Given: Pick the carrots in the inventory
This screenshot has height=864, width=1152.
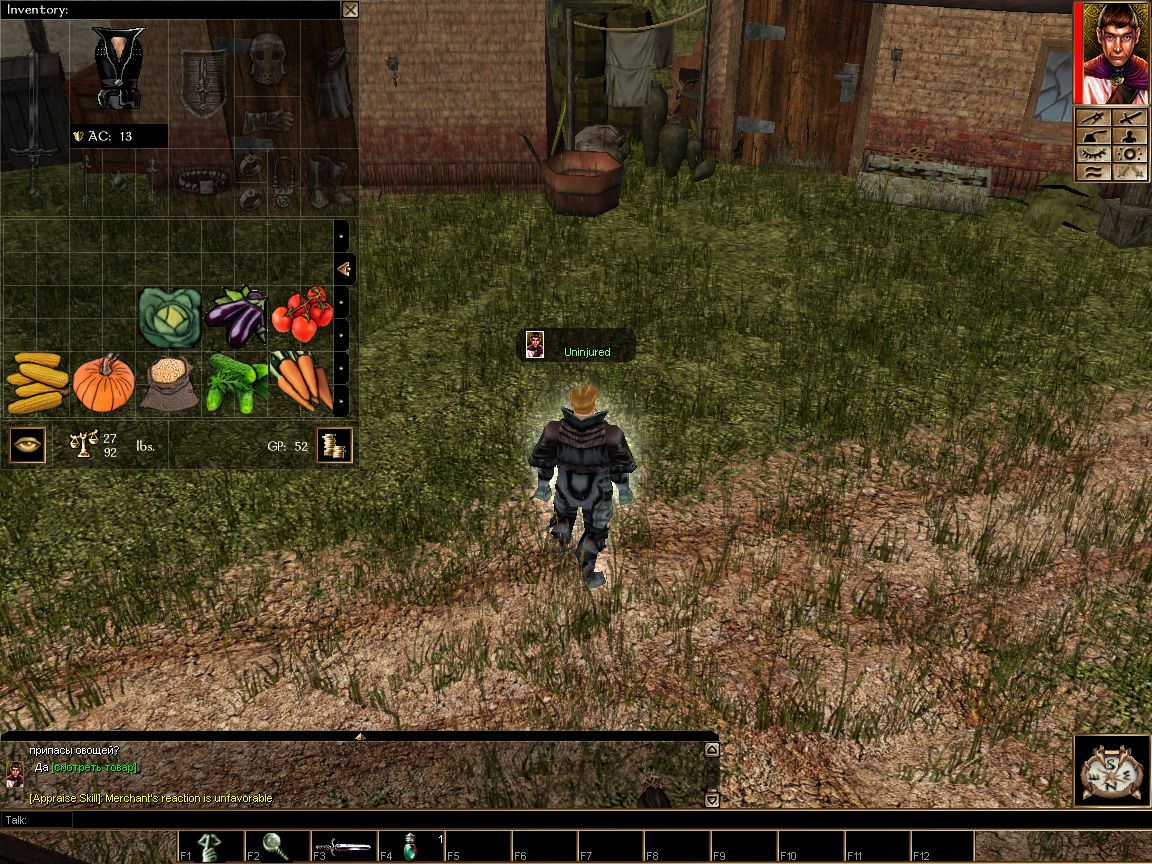Looking at the screenshot, I should [x=302, y=380].
